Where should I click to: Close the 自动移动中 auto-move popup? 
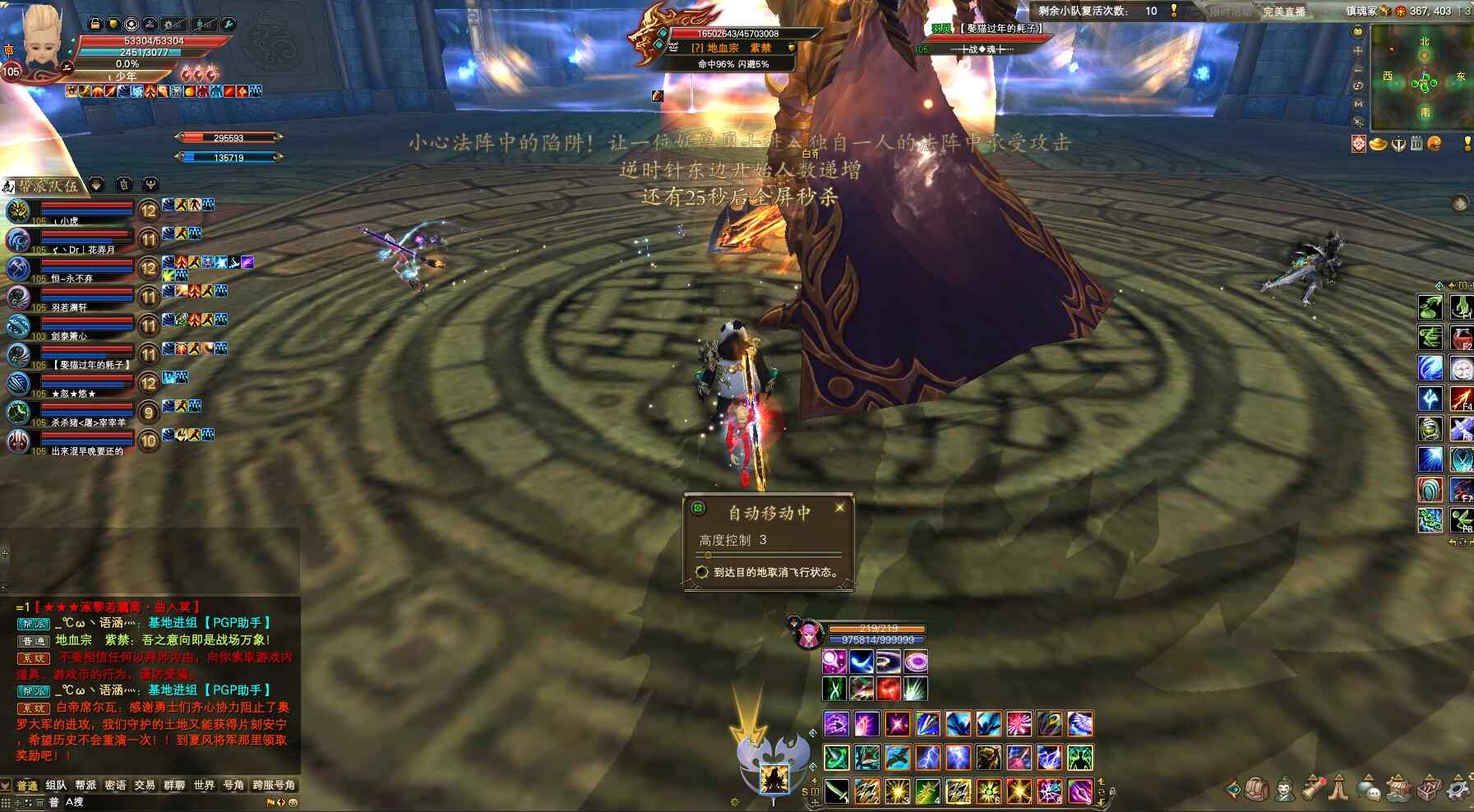point(839,508)
